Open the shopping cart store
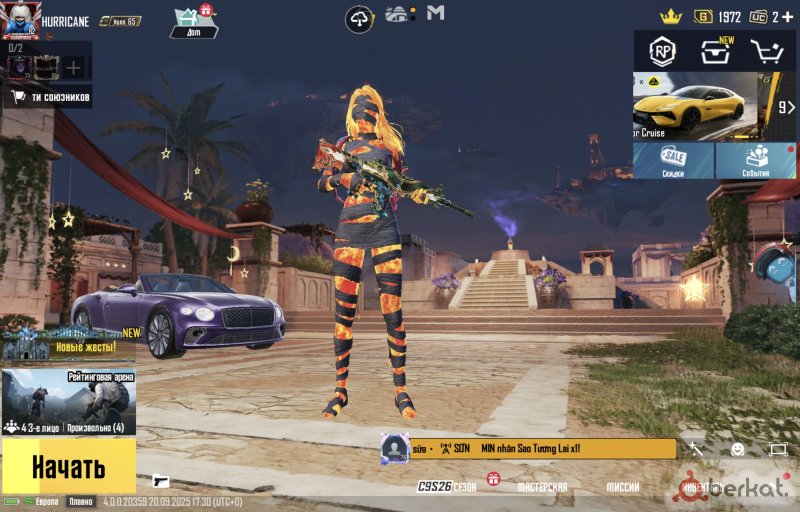This screenshot has height=512, width=800. pos(768,52)
